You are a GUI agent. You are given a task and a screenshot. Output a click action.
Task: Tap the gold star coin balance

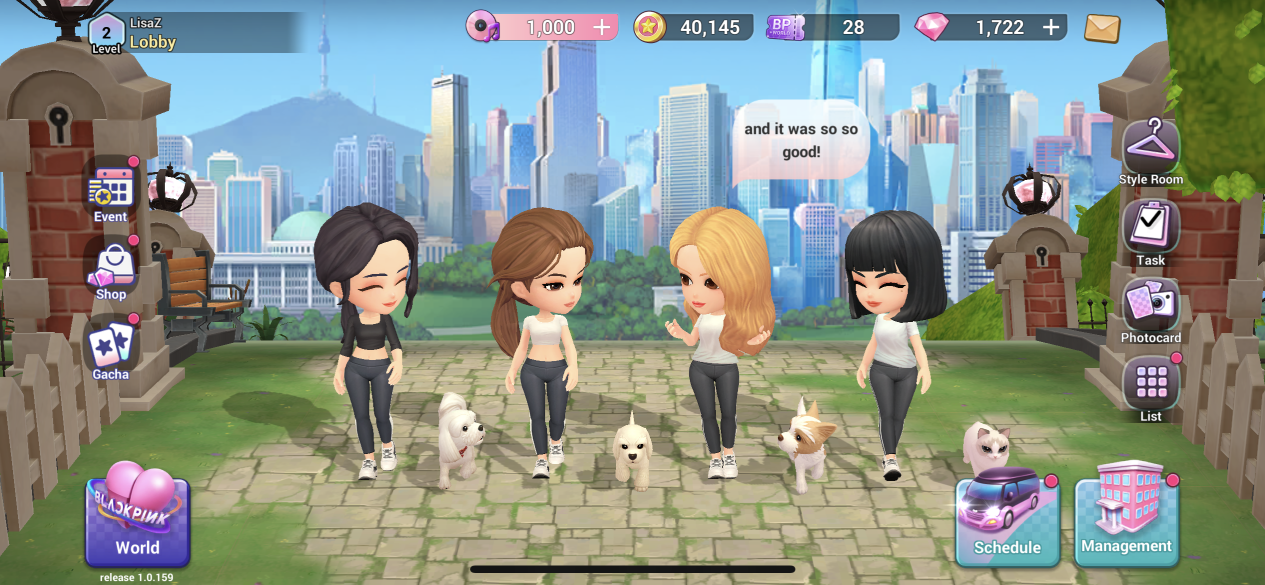694,28
